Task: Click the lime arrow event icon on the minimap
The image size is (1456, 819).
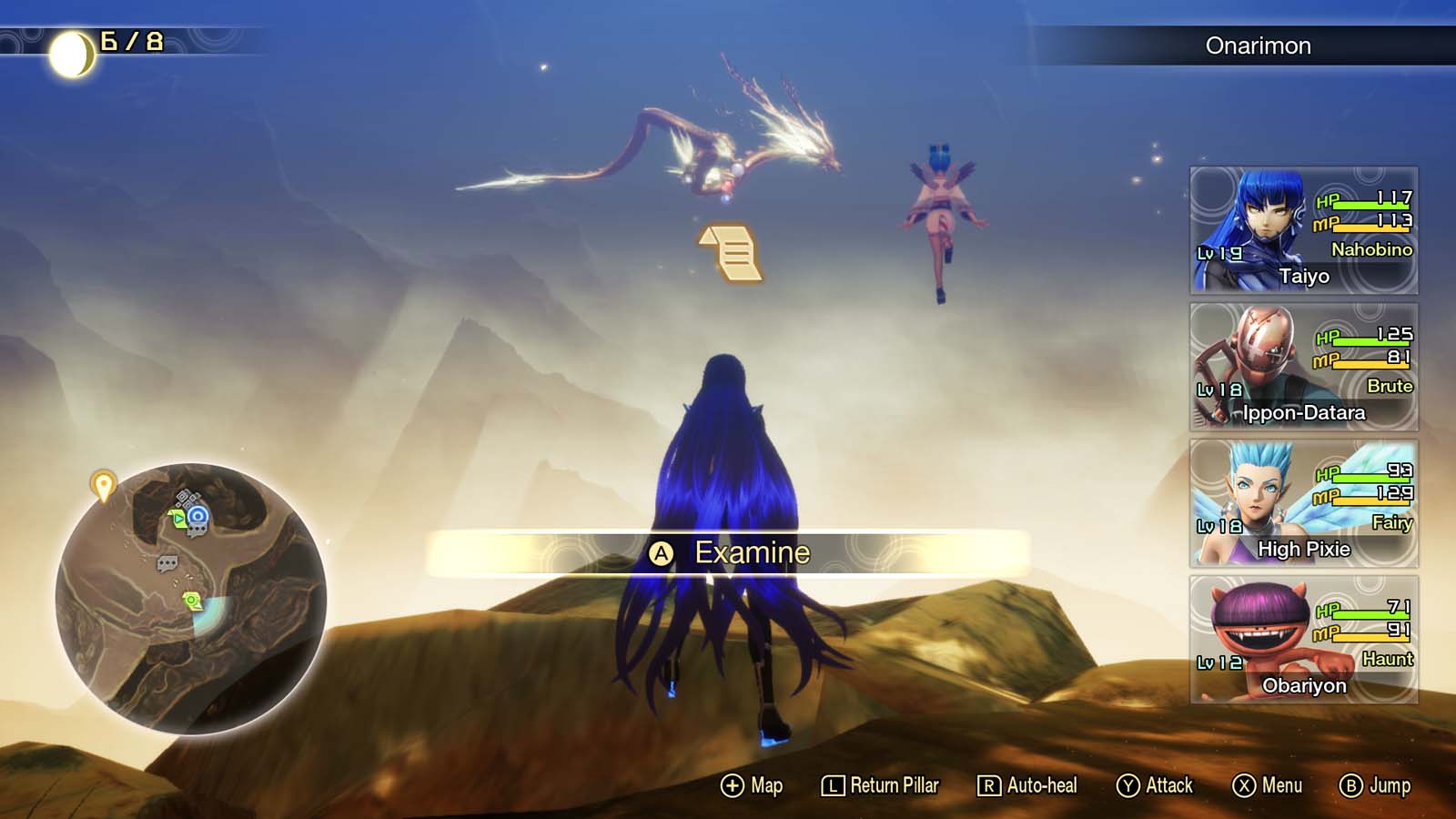Action: 177,517
